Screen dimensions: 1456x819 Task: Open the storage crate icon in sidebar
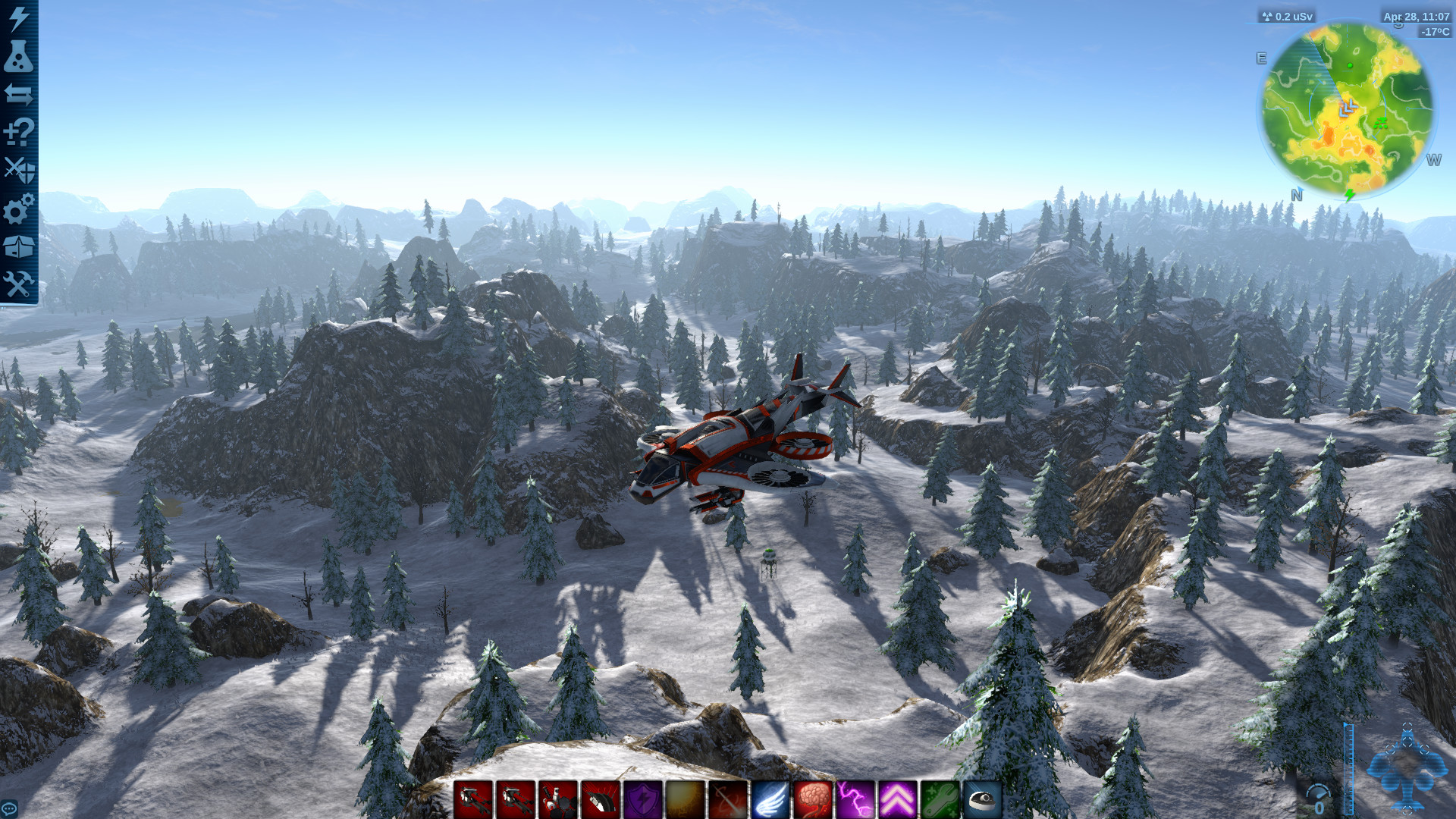(x=19, y=242)
